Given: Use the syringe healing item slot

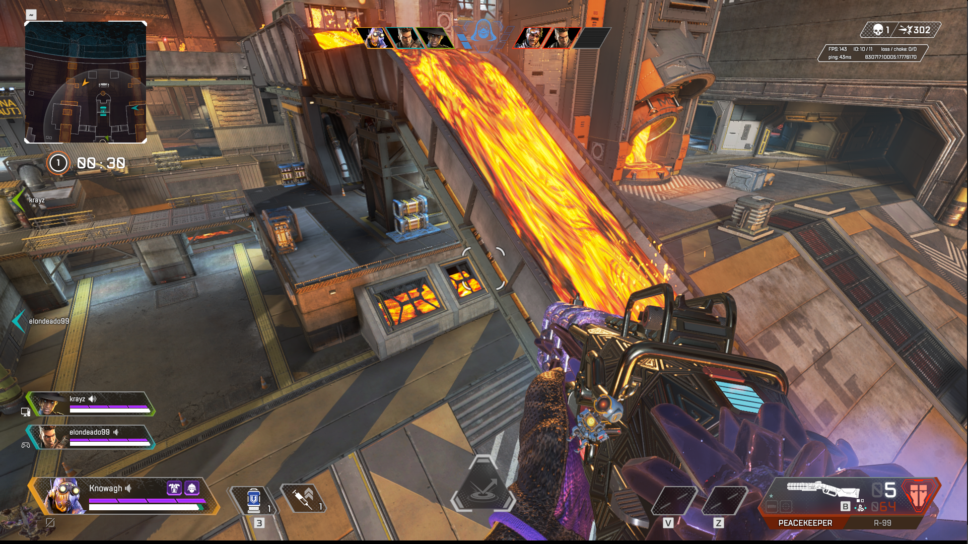Looking at the screenshot, I should [301, 498].
